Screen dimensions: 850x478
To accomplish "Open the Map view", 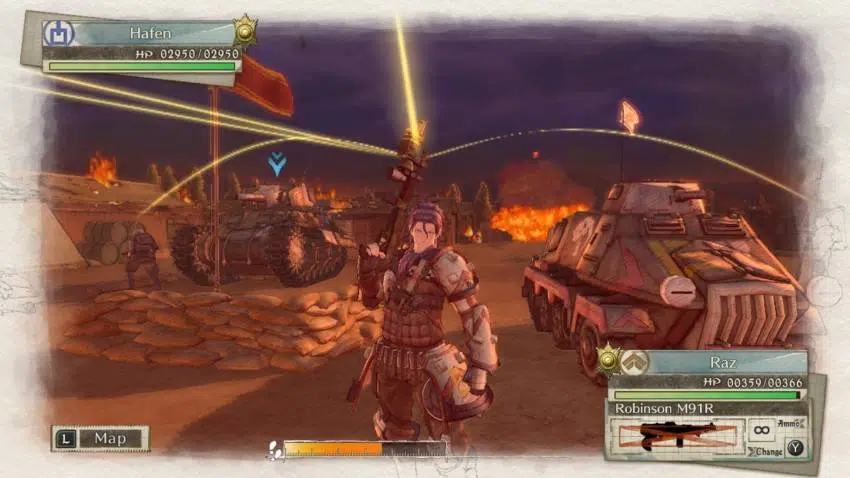I will click(101, 438).
